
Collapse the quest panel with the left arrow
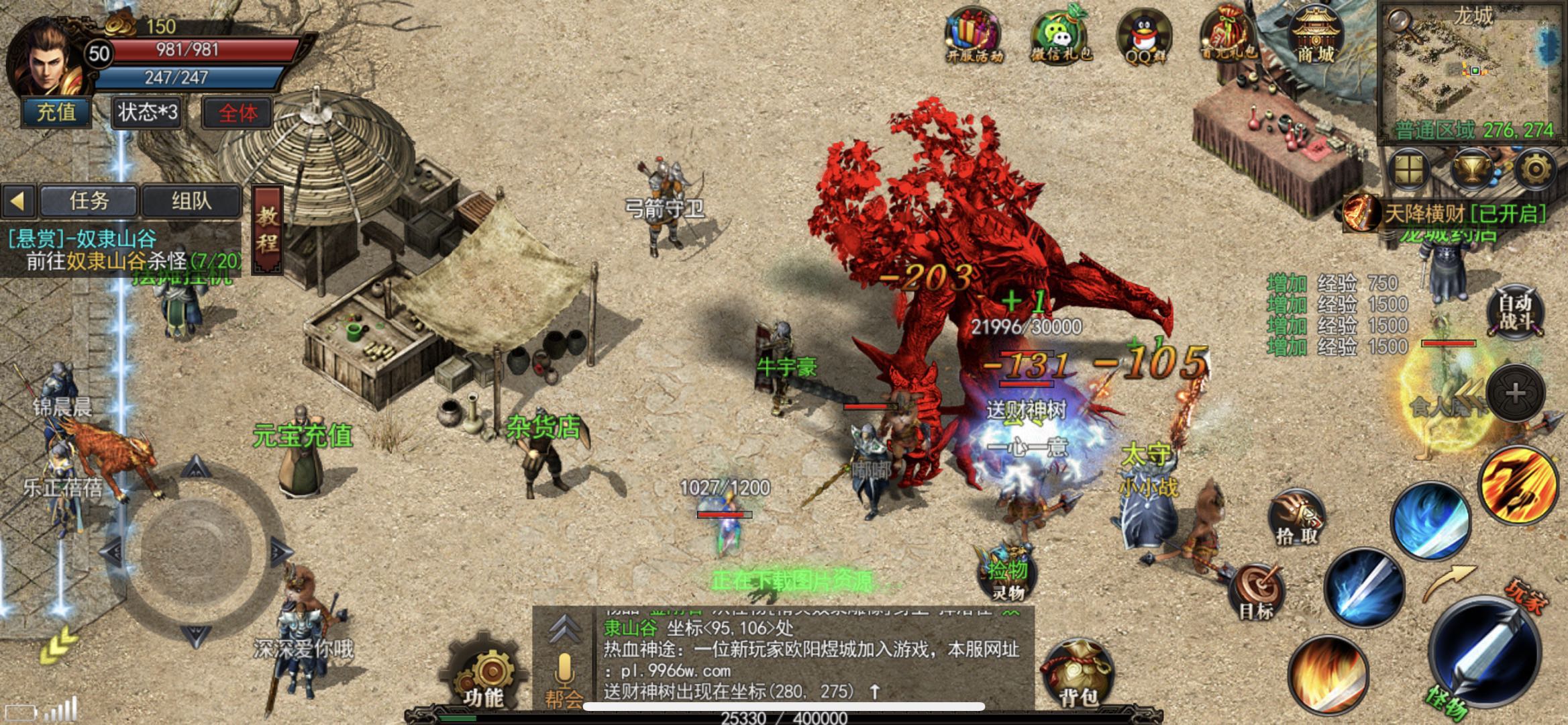(x=18, y=201)
